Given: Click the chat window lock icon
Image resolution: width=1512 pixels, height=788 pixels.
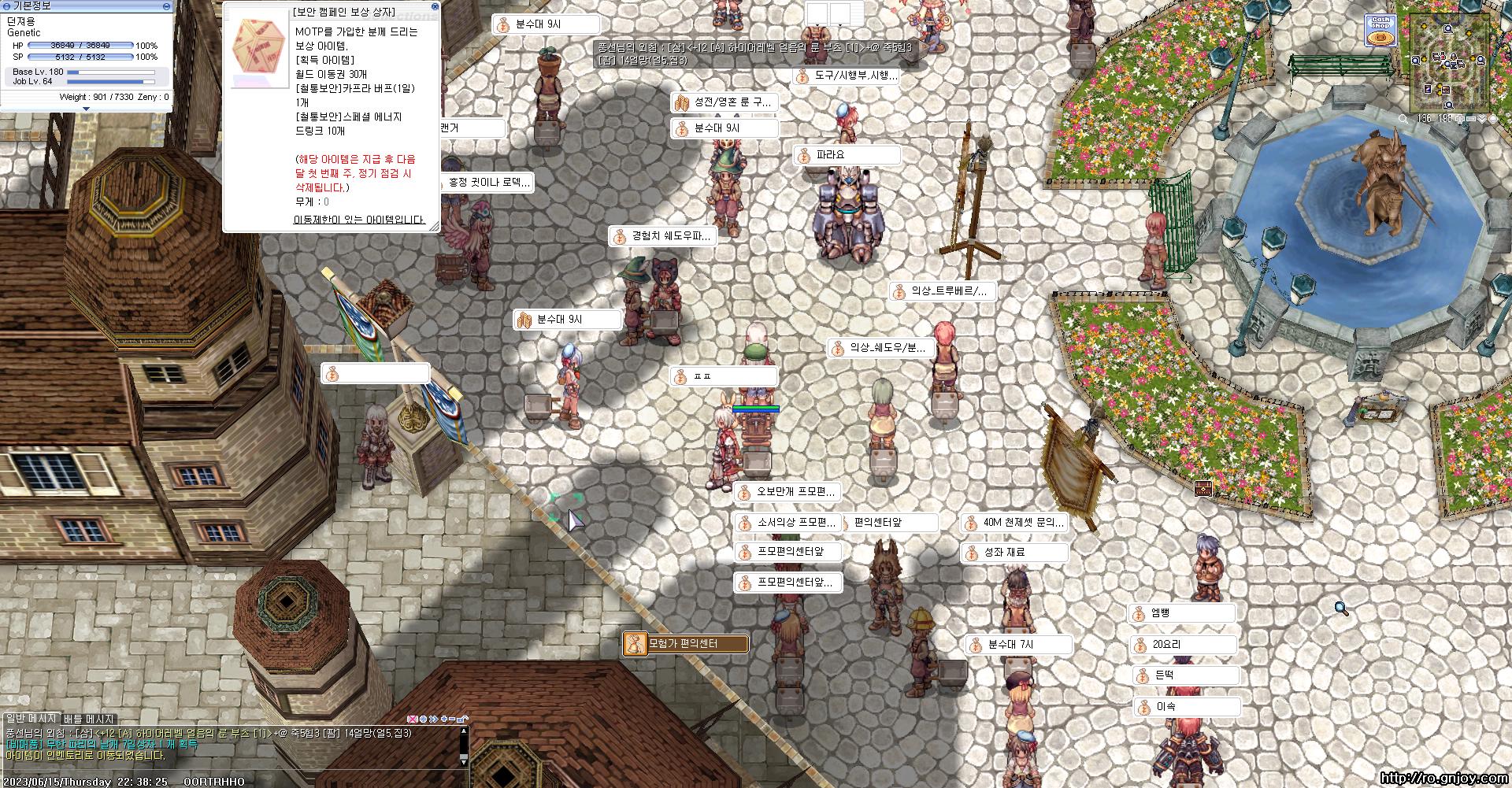Looking at the screenshot, I should pyautogui.click(x=462, y=719).
